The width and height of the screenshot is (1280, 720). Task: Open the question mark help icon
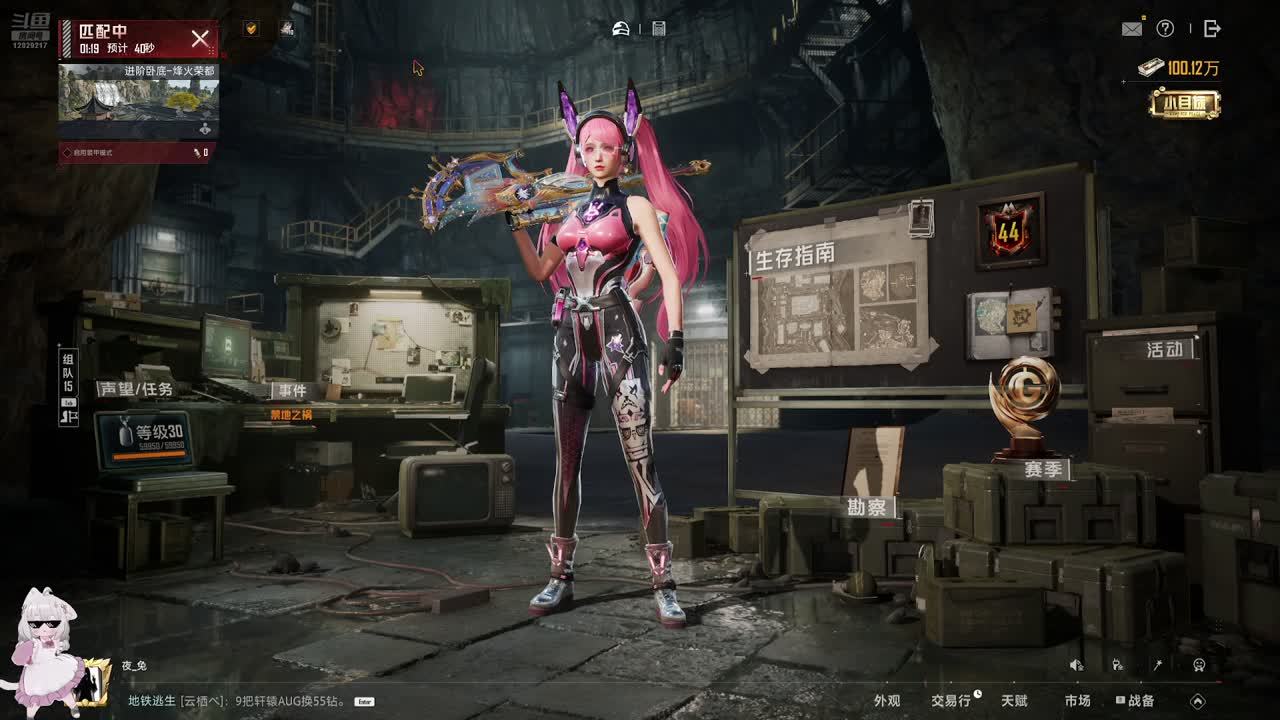click(x=1165, y=29)
